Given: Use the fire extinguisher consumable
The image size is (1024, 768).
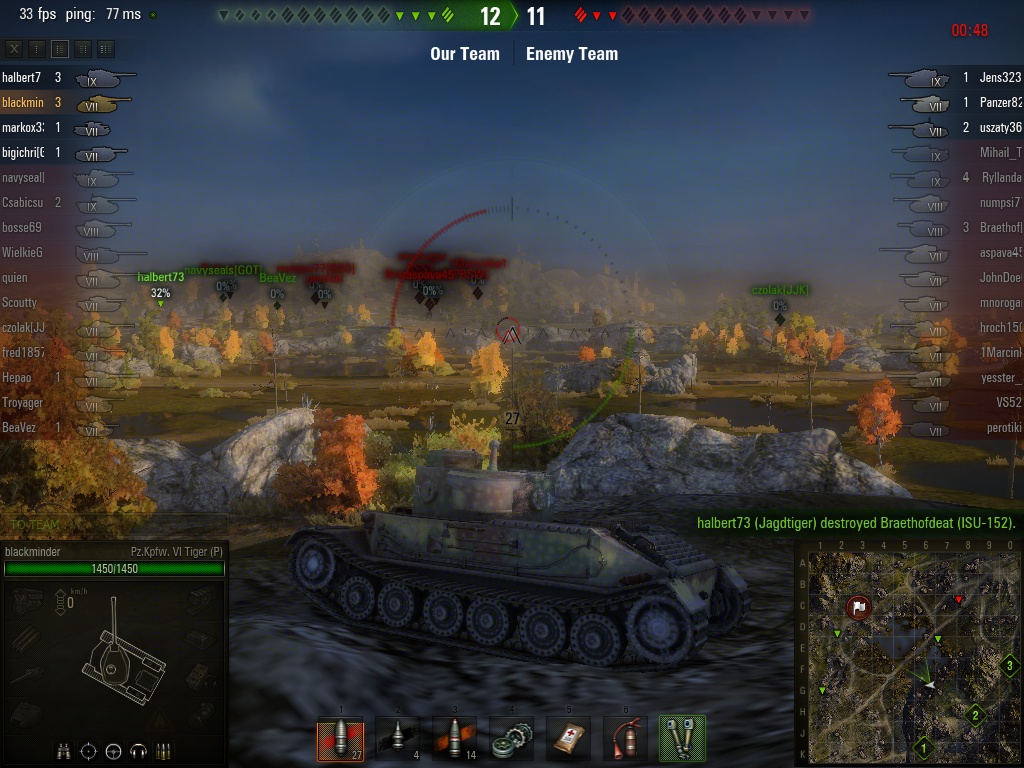Looking at the screenshot, I should (x=626, y=740).
